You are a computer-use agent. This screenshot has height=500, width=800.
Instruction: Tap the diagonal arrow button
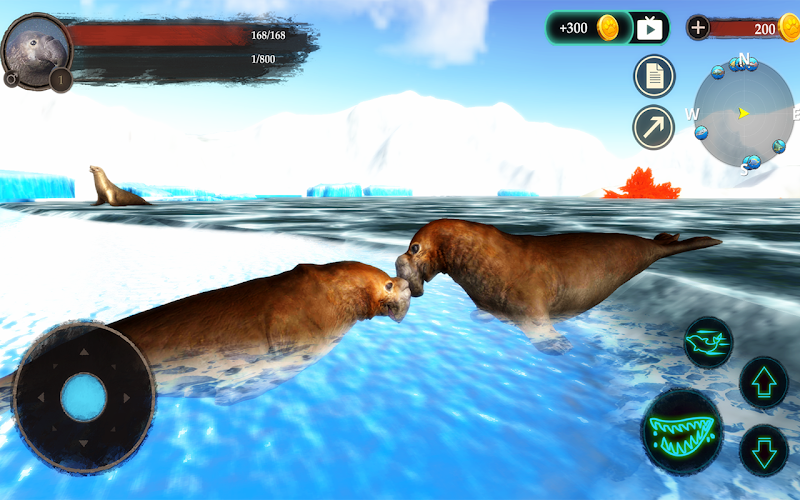pos(654,127)
